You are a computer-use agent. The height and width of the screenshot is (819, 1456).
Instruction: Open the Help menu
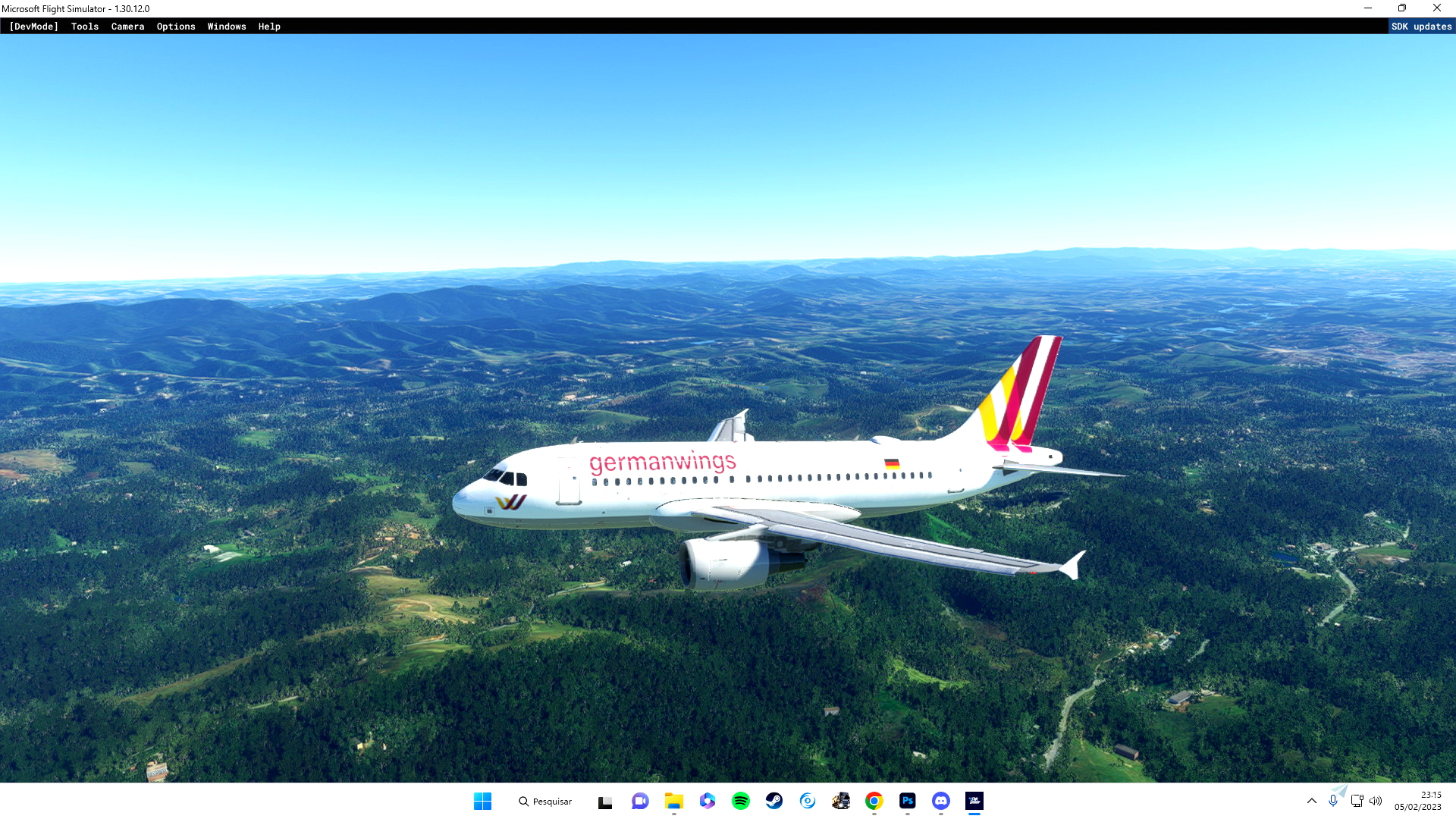269,27
